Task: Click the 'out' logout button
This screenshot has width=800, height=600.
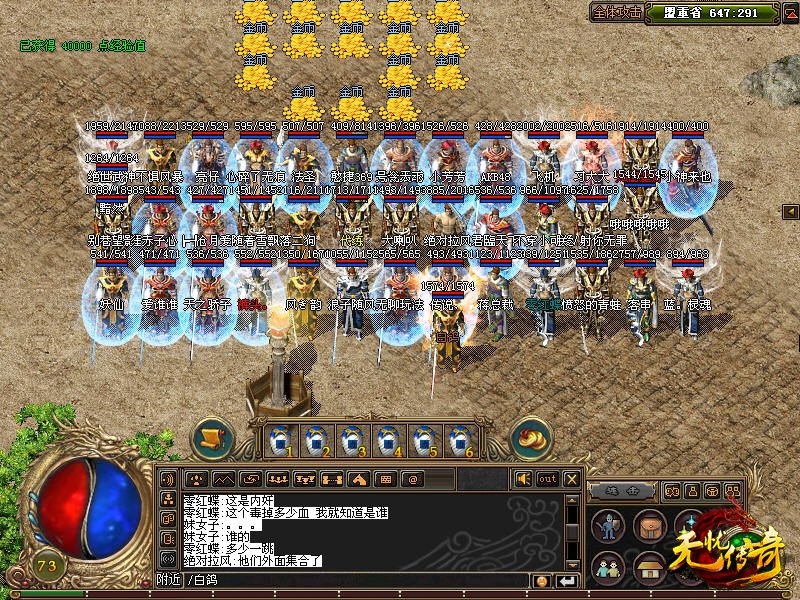Action: click(547, 479)
